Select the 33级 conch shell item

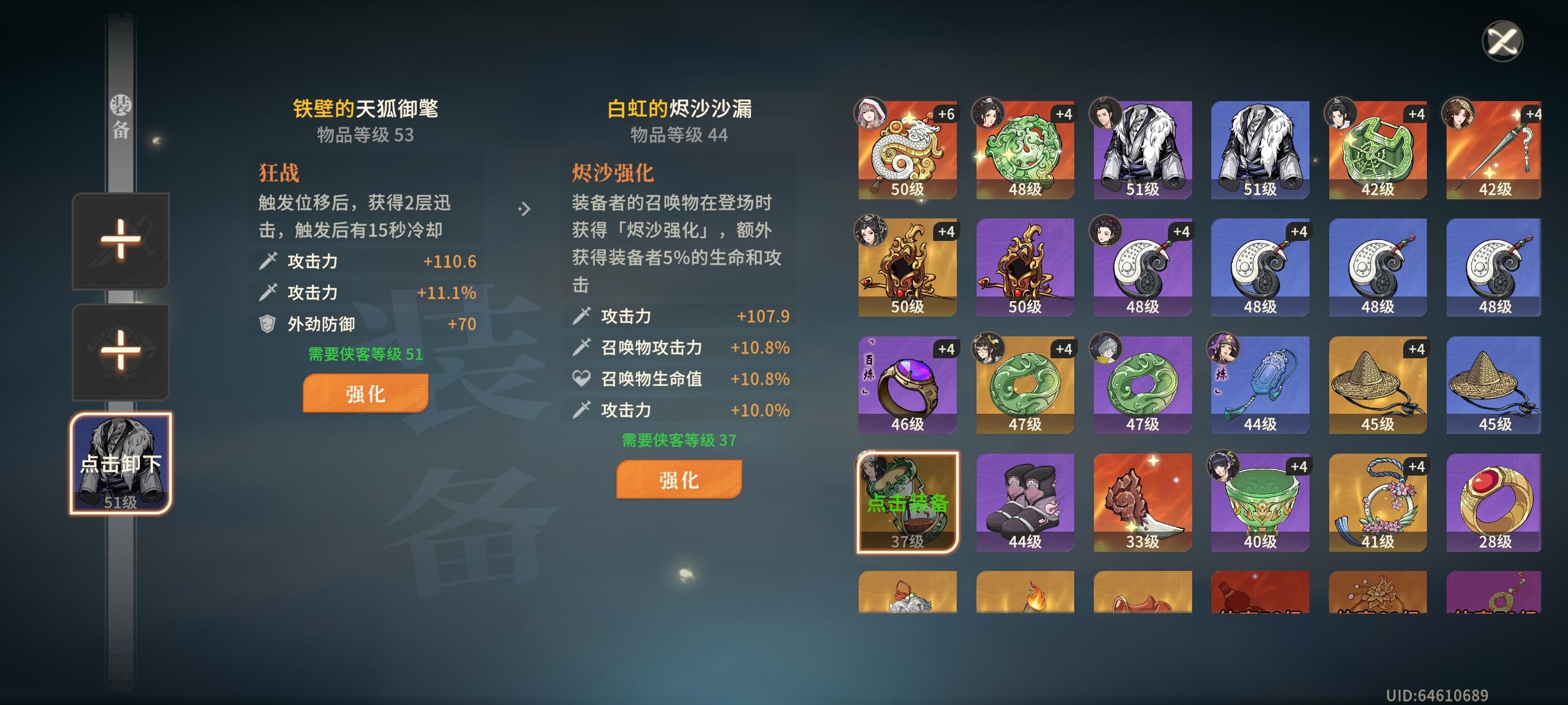point(1142,502)
